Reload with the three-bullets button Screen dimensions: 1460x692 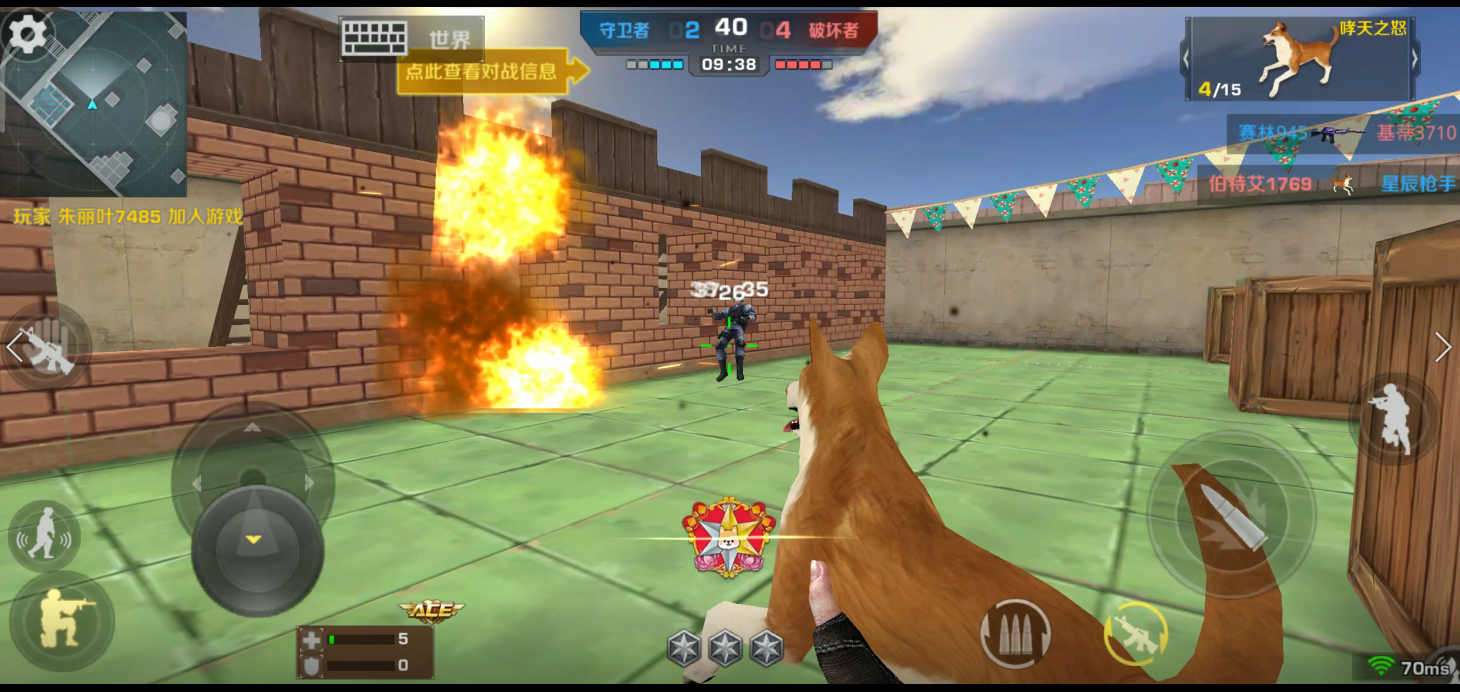tap(1015, 633)
